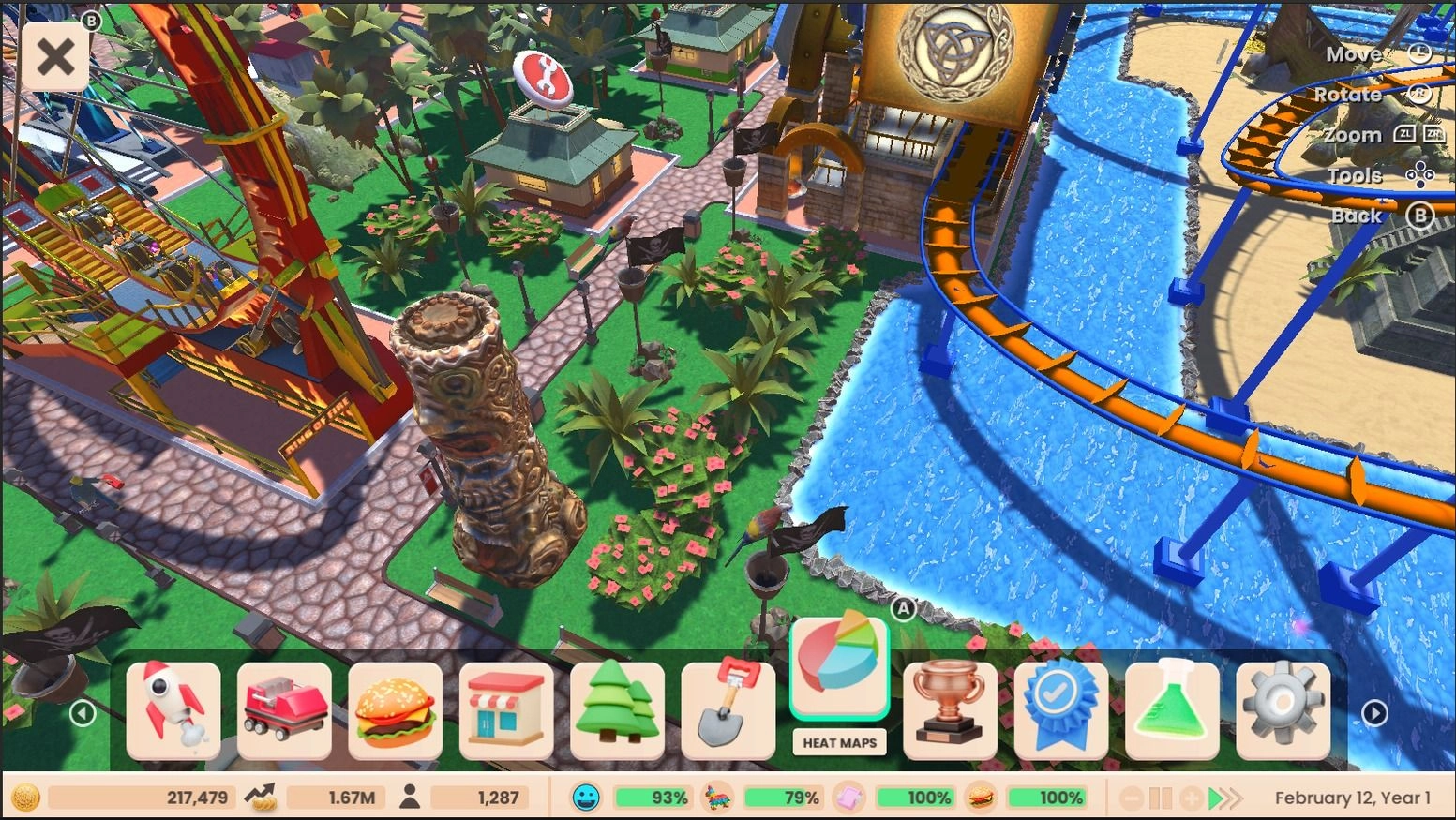Open the food stalls burger menu
The height and width of the screenshot is (820, 1456).
pyautogui.click(x=396, y=708)
